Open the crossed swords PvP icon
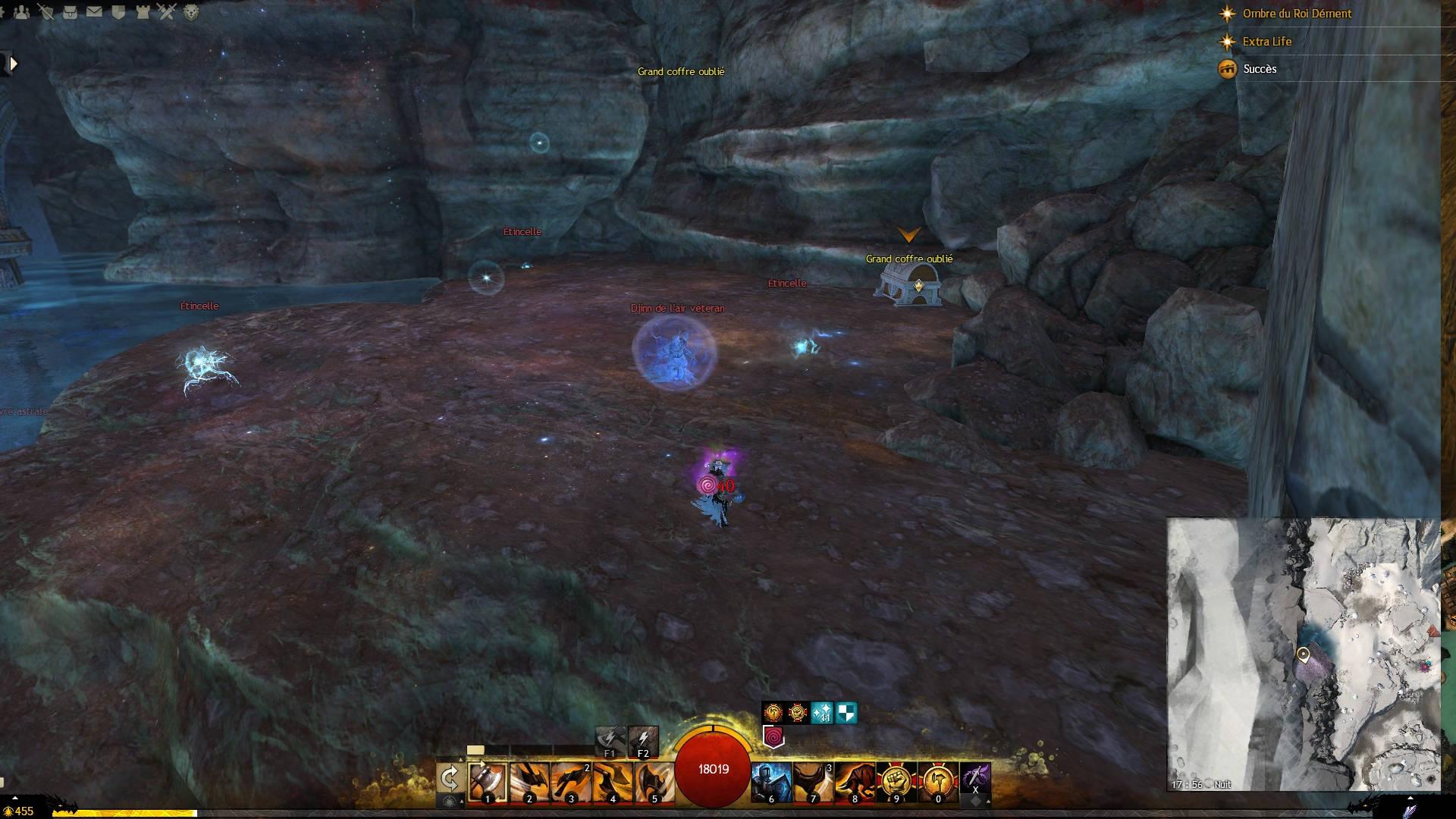Image resolution: width=1456 pixels, height=819 pixels. 167,11
